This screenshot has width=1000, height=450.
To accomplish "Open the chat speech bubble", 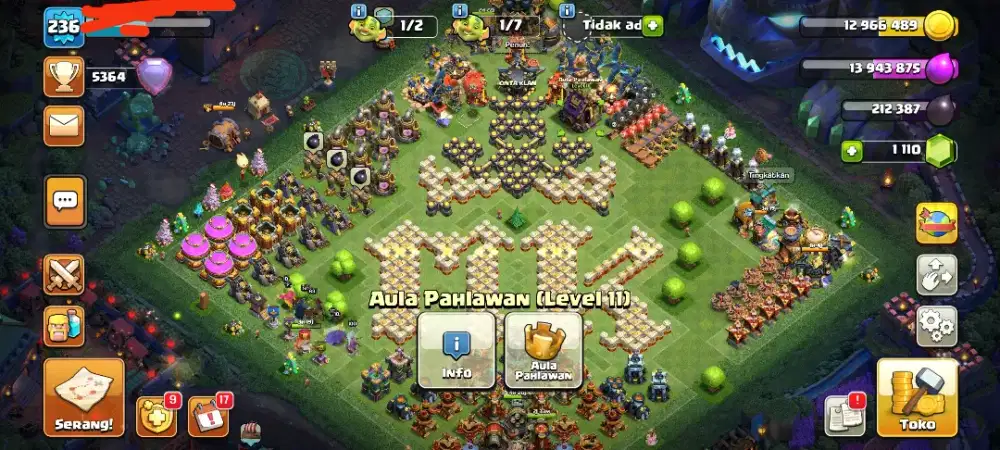I will click(65, 202).
